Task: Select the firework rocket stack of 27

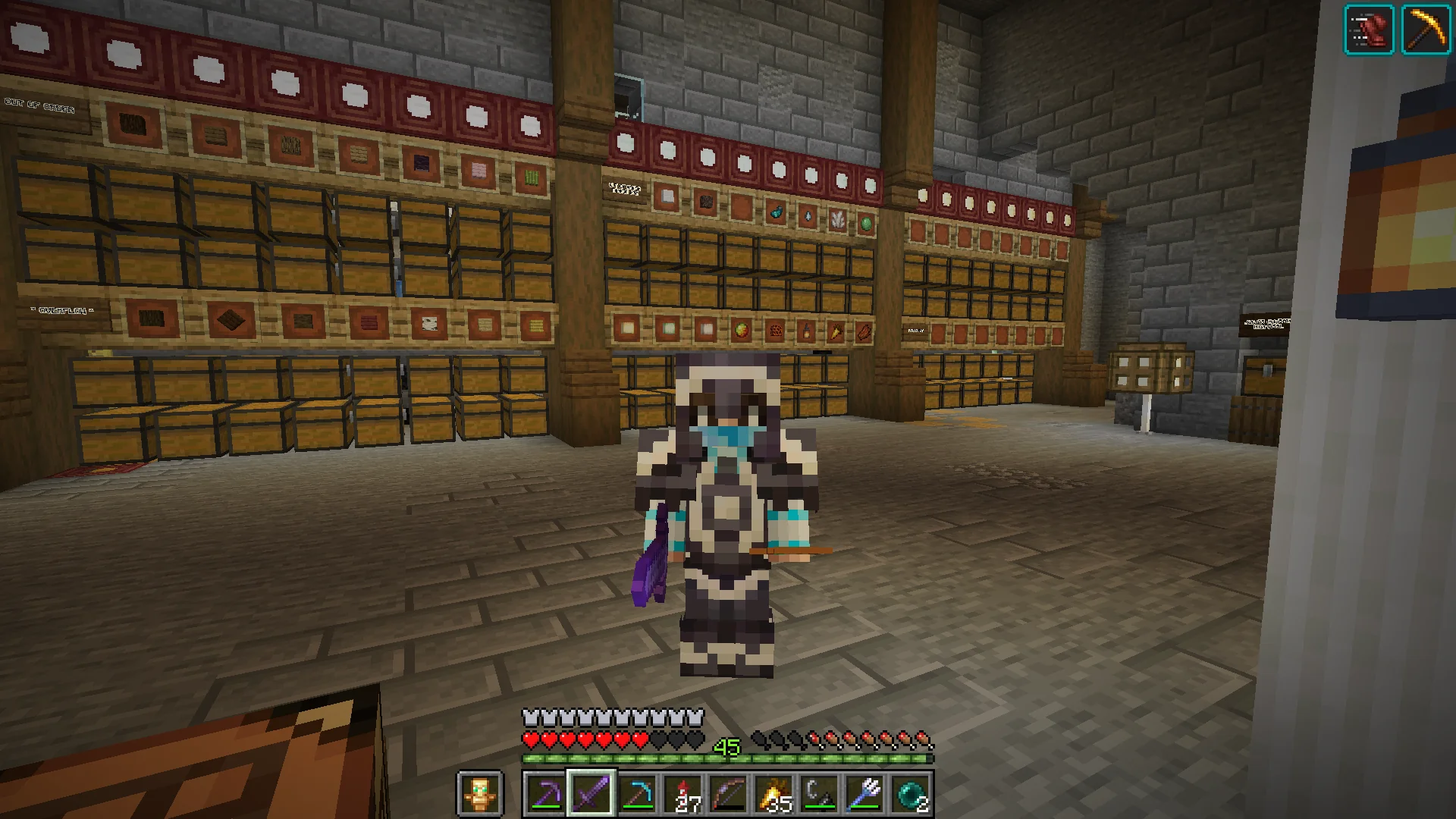Action: point(685,790)
